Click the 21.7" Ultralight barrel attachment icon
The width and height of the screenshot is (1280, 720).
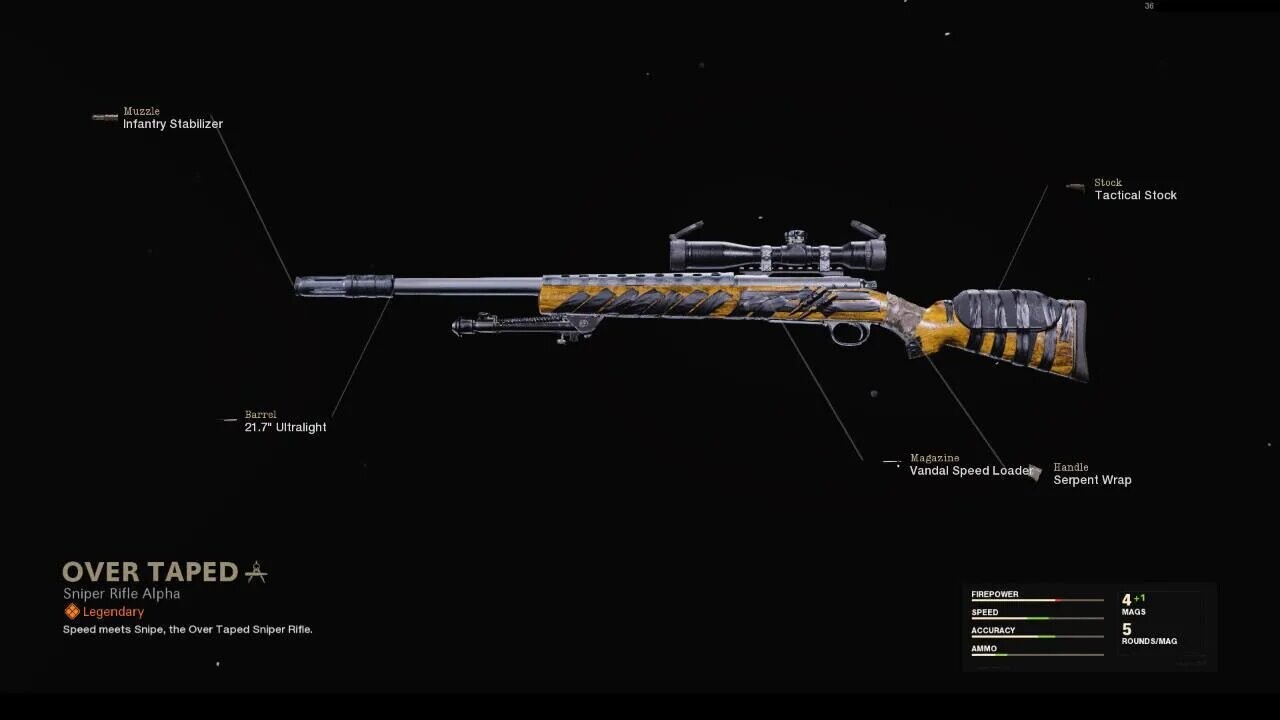[229, 420]
